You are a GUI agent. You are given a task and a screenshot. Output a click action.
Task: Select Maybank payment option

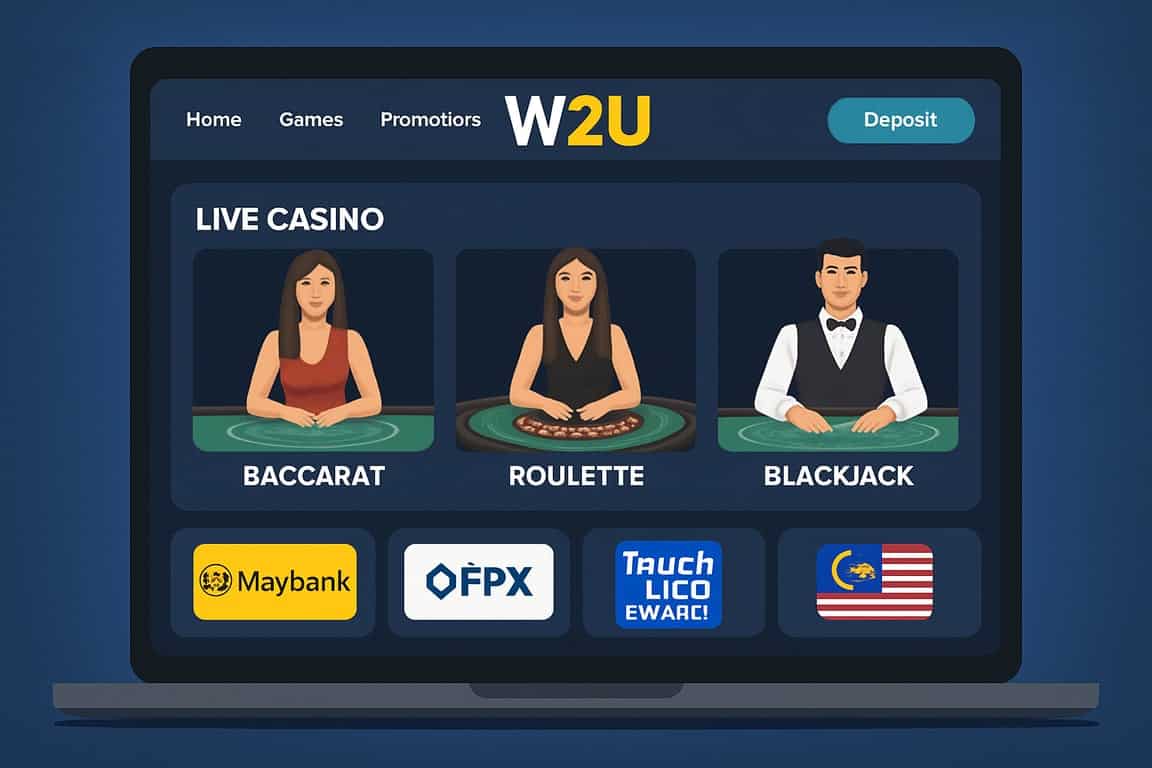click(x=274, y=581)
